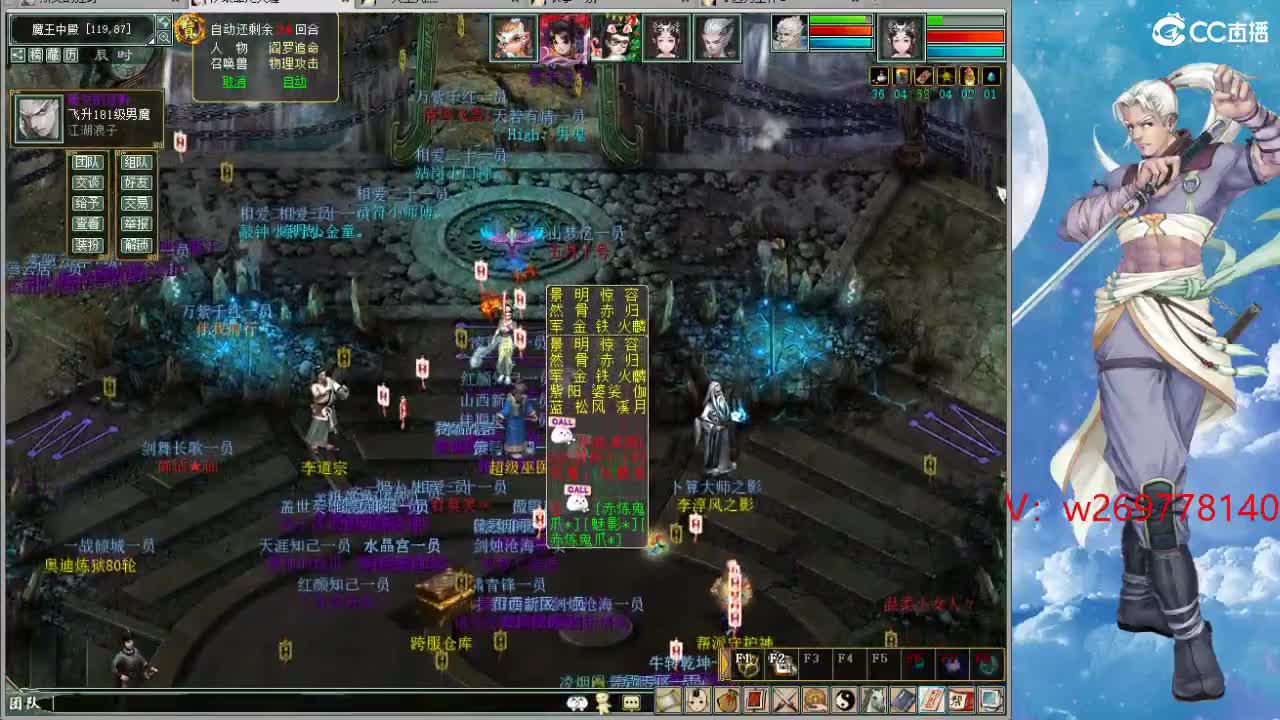Click the horse mount icon in bottom toolbar

pyautogui.click(x=873, y=698)
